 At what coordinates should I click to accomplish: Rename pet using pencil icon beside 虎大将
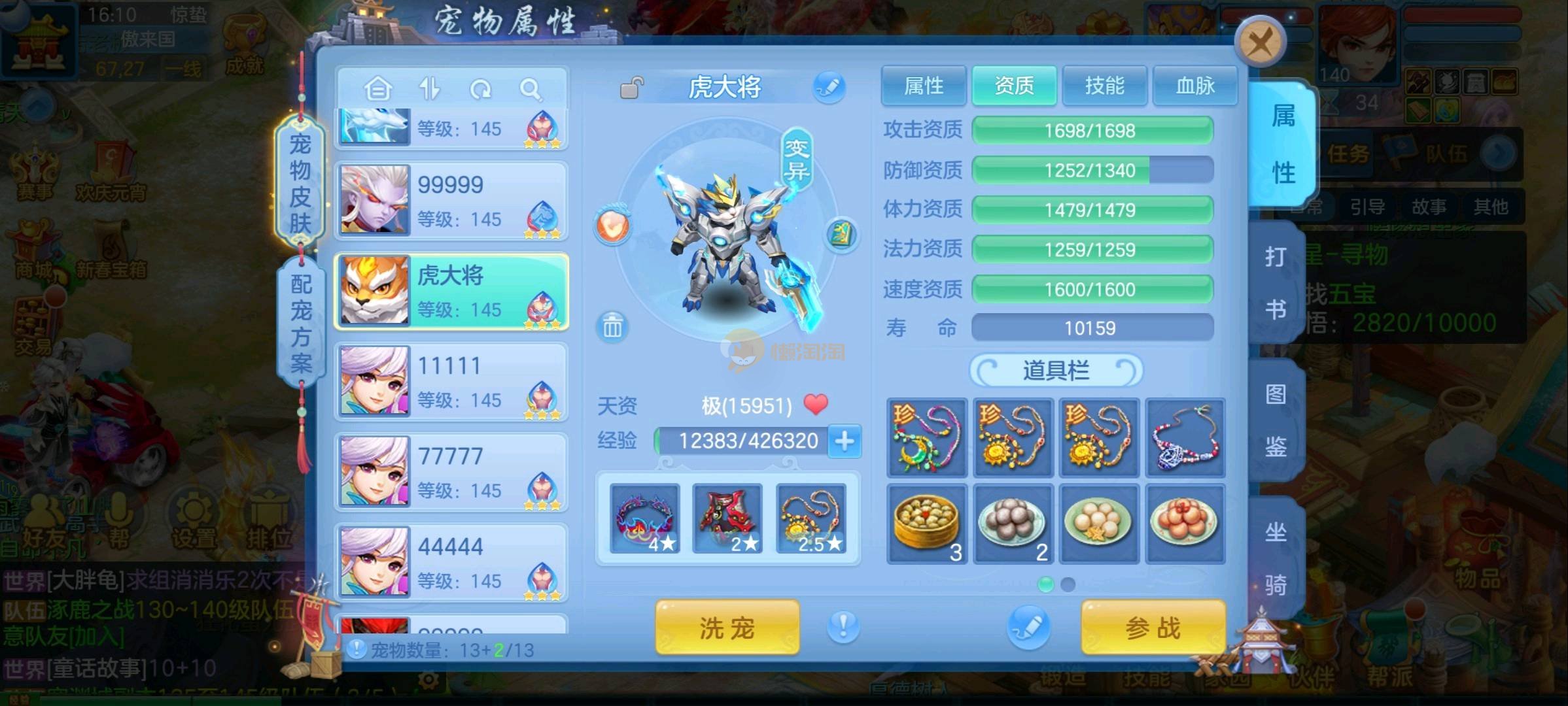tap(828, 88)
